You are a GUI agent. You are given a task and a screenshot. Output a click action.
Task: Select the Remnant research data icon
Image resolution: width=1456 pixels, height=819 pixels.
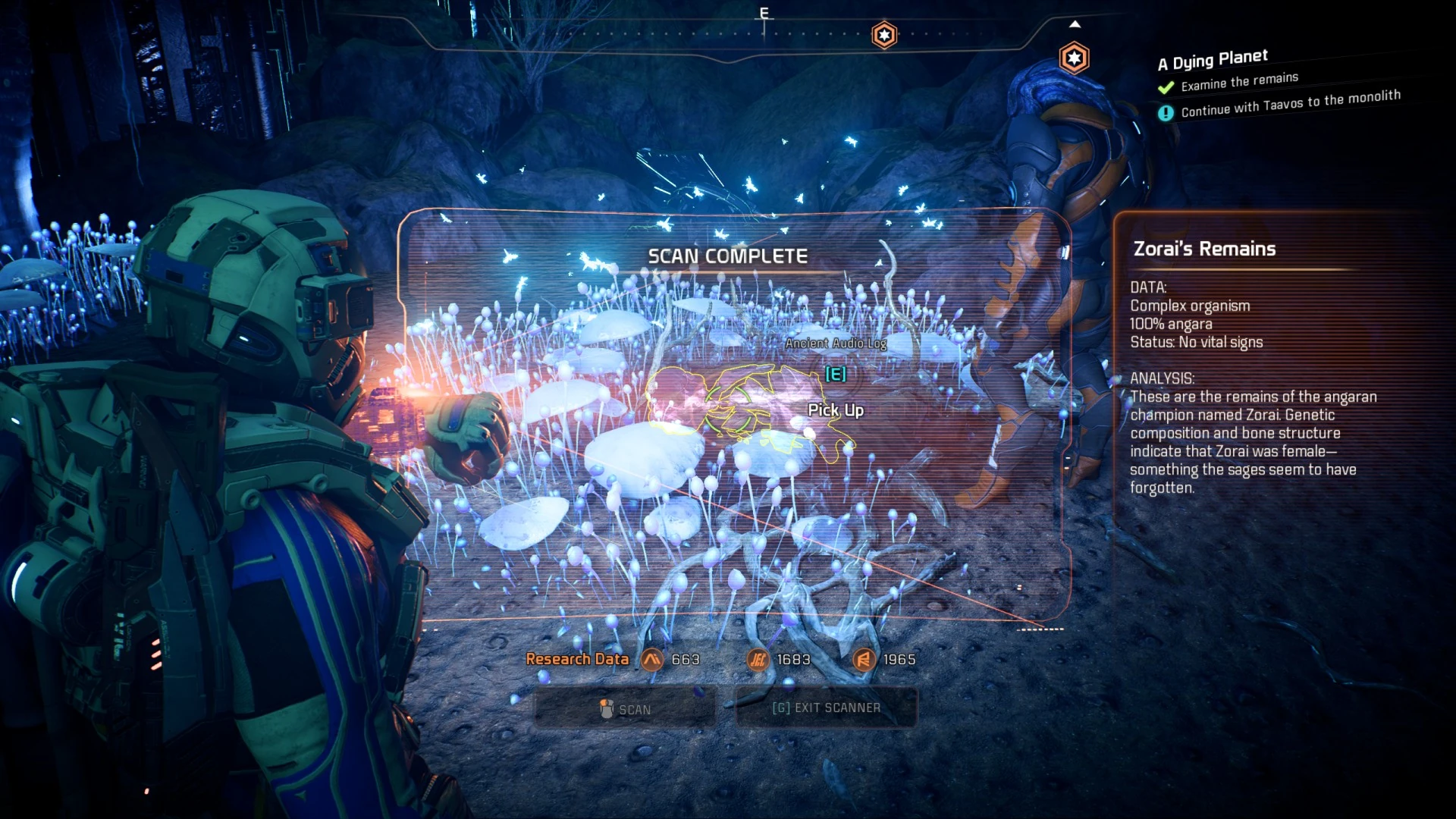coord(863,660)
